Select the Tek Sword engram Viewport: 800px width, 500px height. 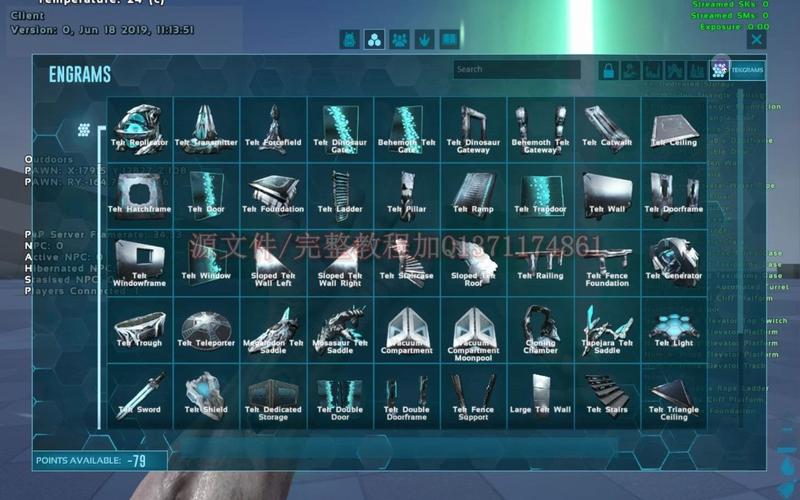[x=140, y=396]
